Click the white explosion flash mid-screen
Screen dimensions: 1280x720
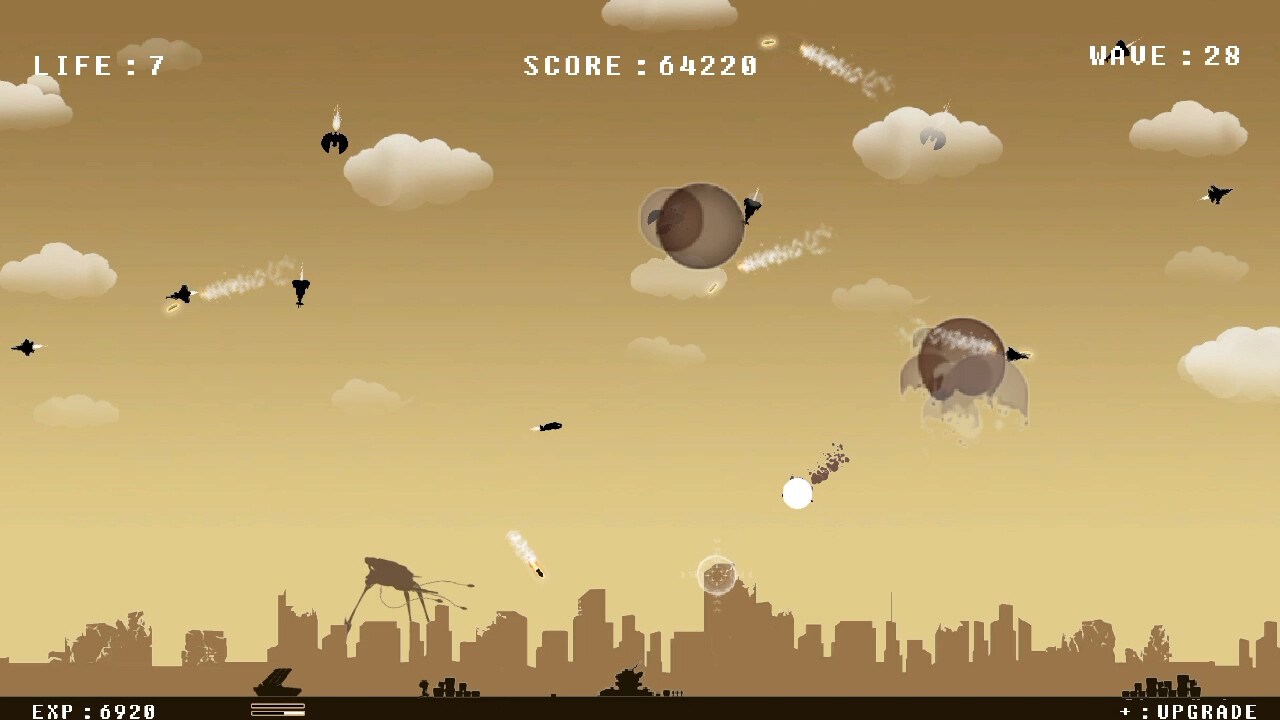[797, 493]
